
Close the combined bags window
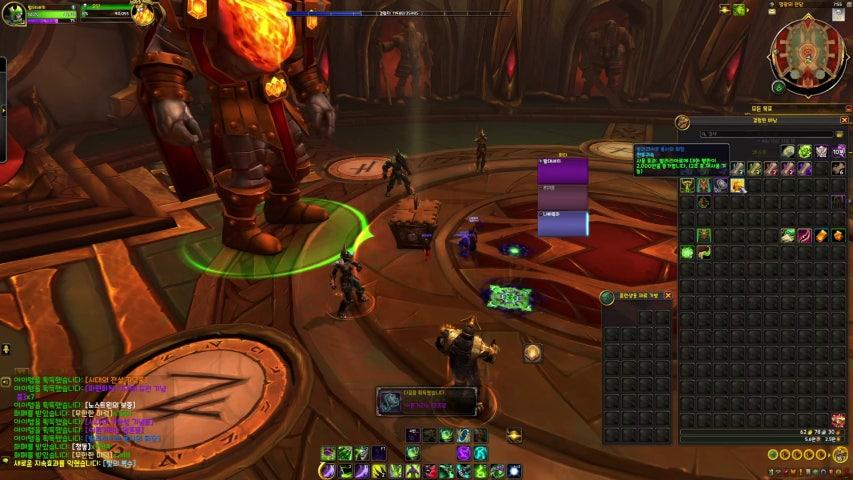point(844,120)
